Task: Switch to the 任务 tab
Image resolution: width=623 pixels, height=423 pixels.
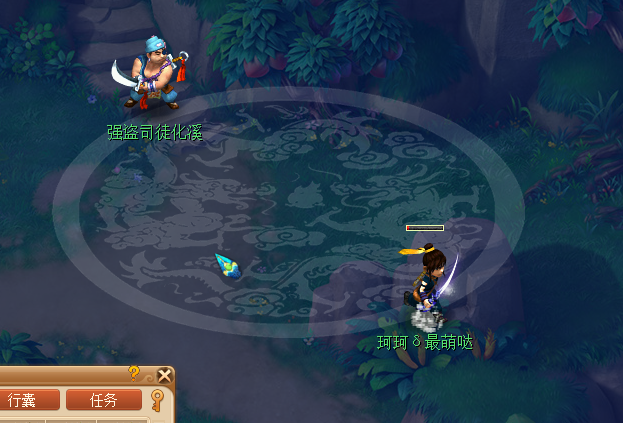Action: click(x=104, y=400)
